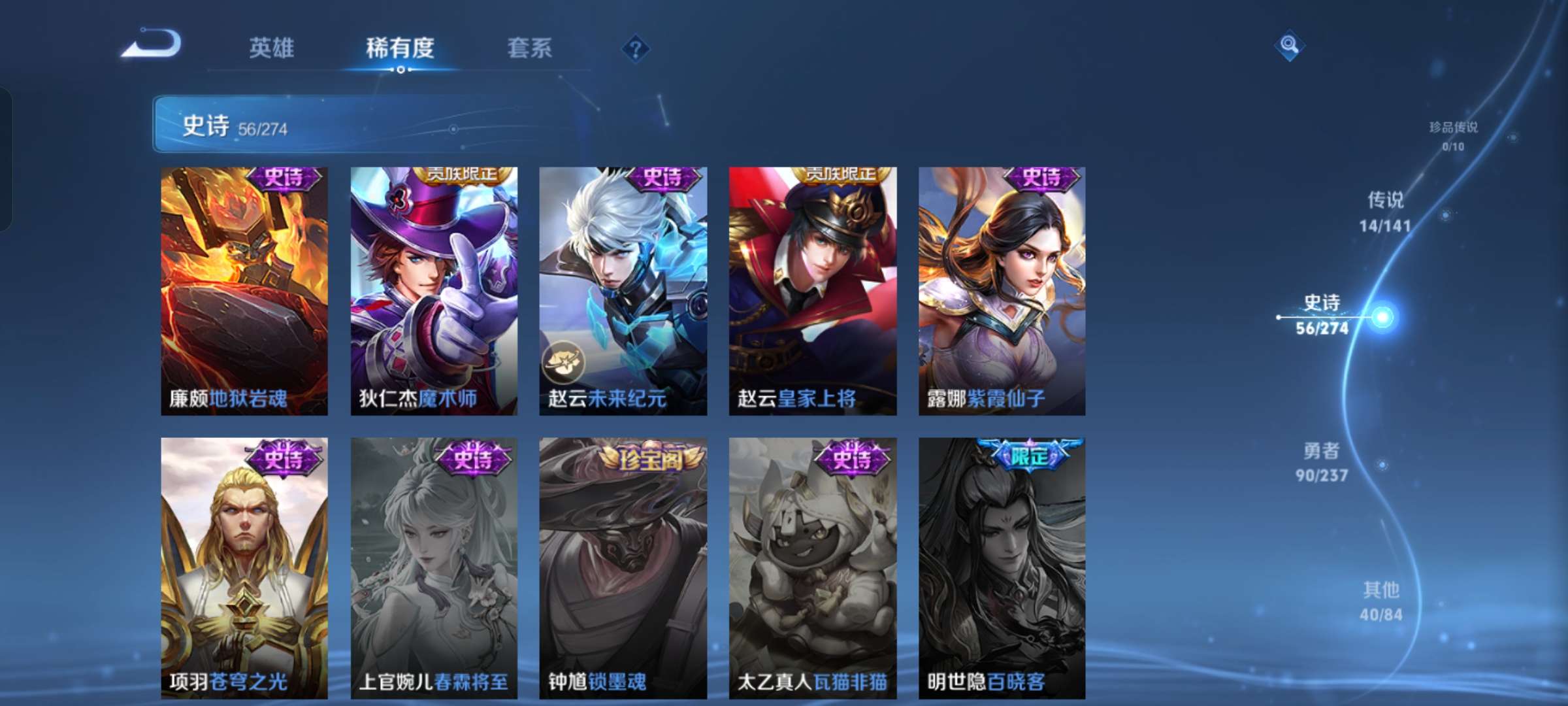Image resolution: width=1568 pixels, height=706 pixels.
Task: Open the search magnifier icon
Action: click(x=1288, y=43)
